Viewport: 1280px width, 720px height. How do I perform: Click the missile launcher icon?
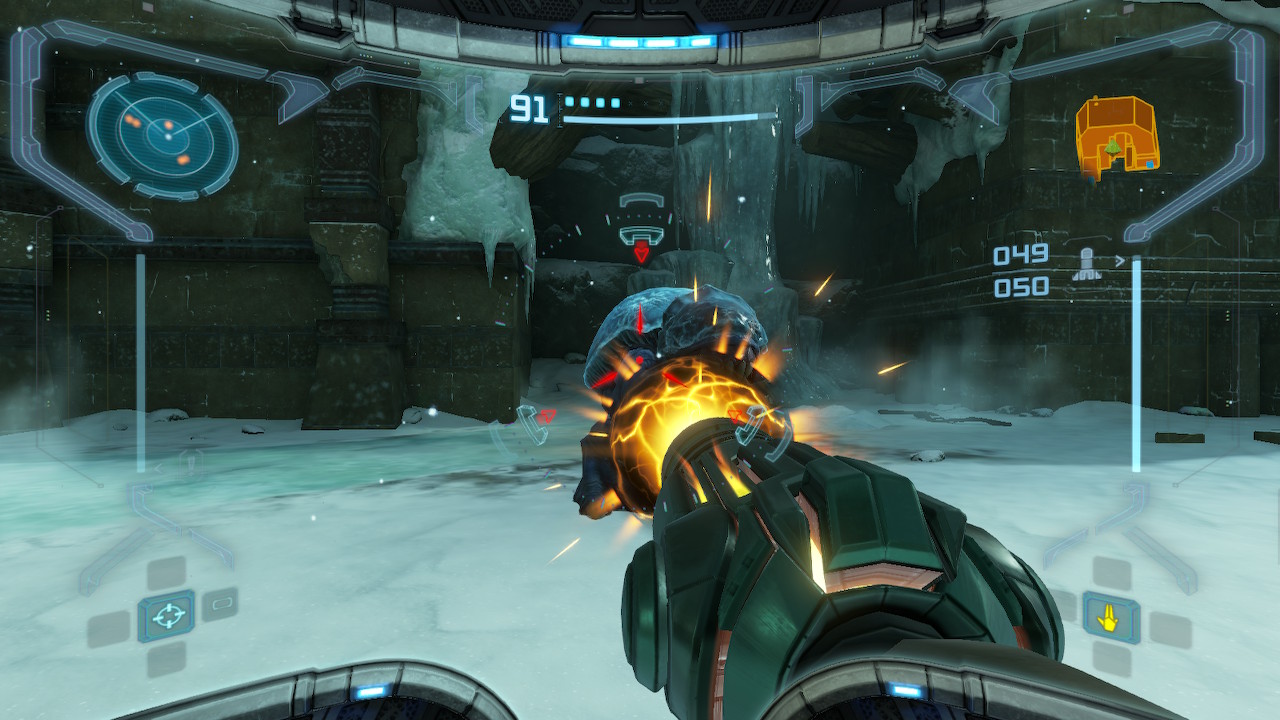click(x=1087, y=261)
